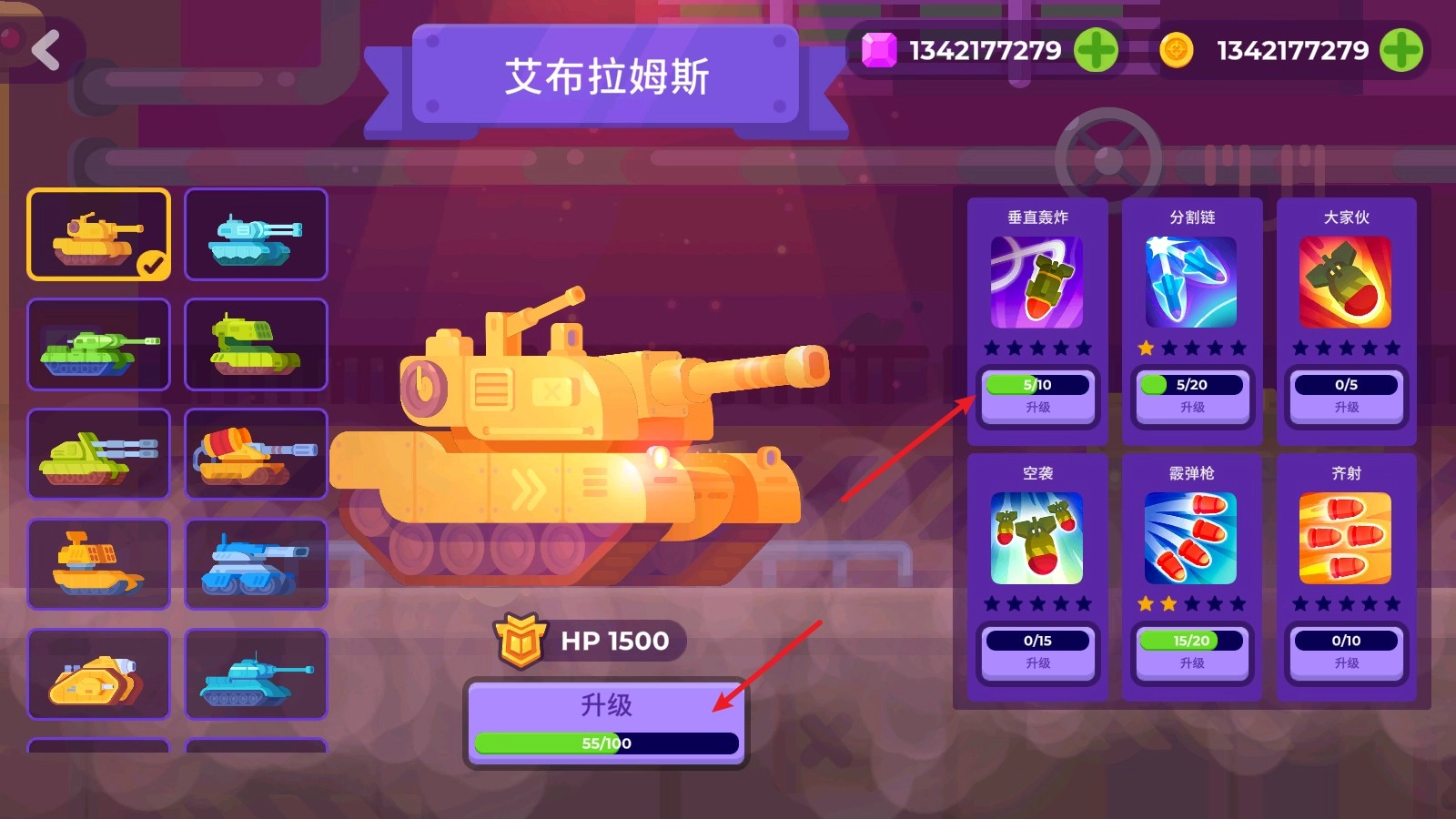Select the yellow radar tank thumbnail
Image resolution: width=1456 pixels, height=819 pixels.
(x=98, y=563)
